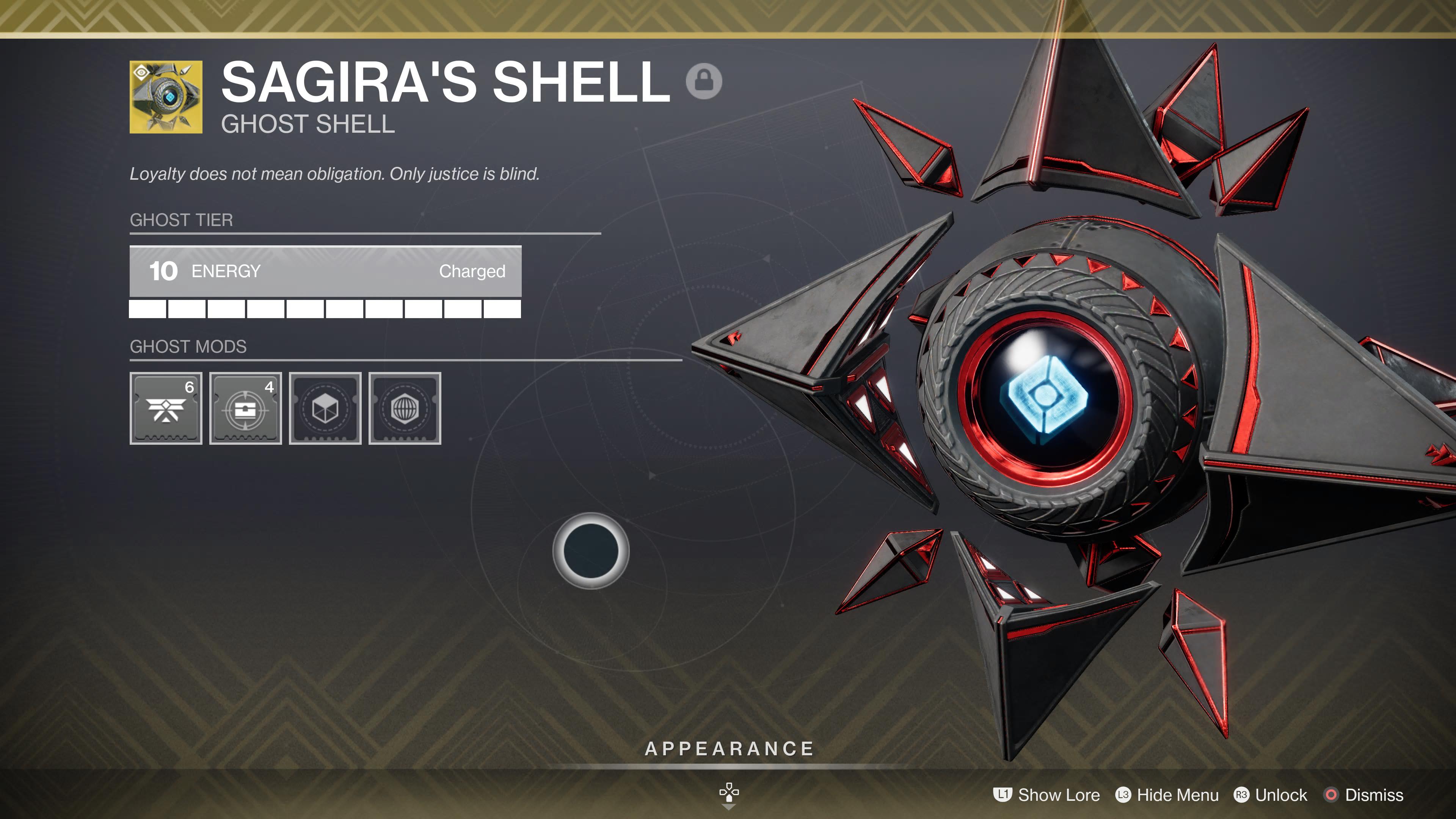Open the first Ghost mod with the 6 badge
The width and height of the screenshot is (1456, 819).
(166, 409)
